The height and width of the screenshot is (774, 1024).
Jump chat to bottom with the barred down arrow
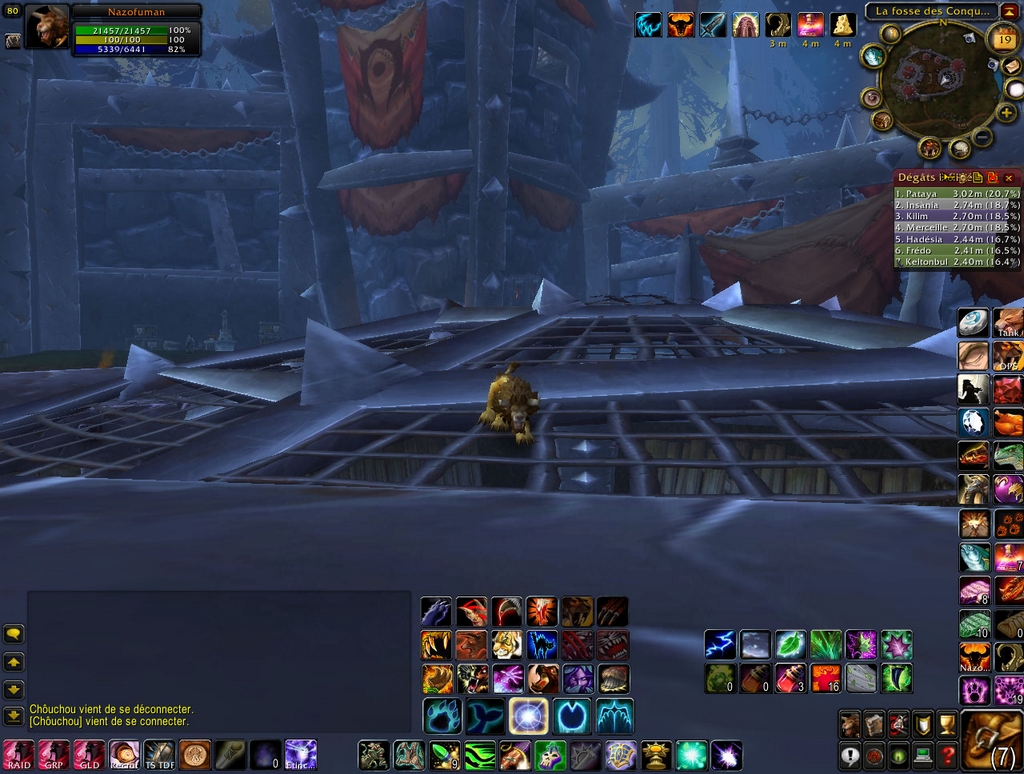click(13, 716)
